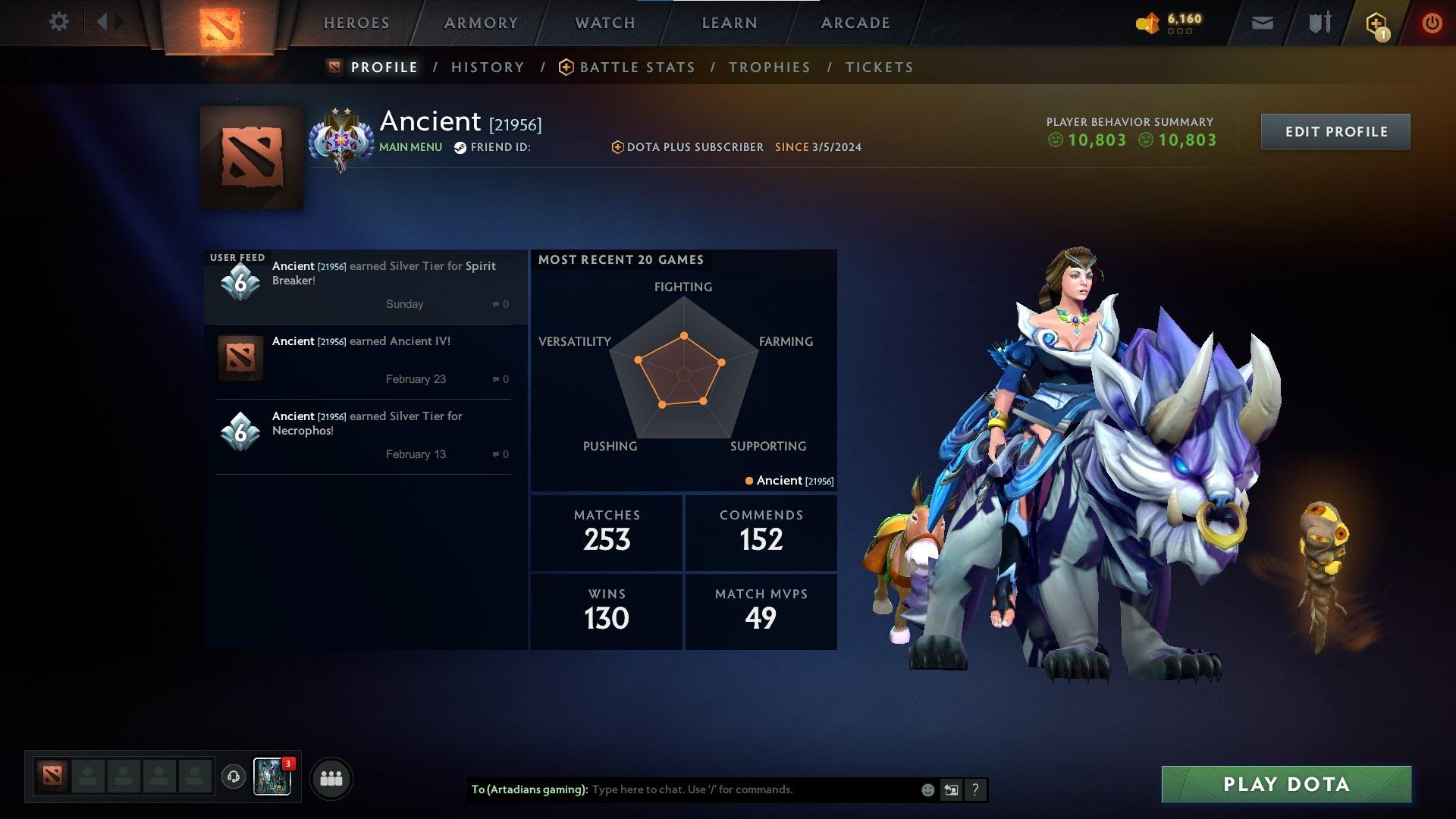
Task: Toggle the voice chat headset icon
Action: [x=233, y=777]
